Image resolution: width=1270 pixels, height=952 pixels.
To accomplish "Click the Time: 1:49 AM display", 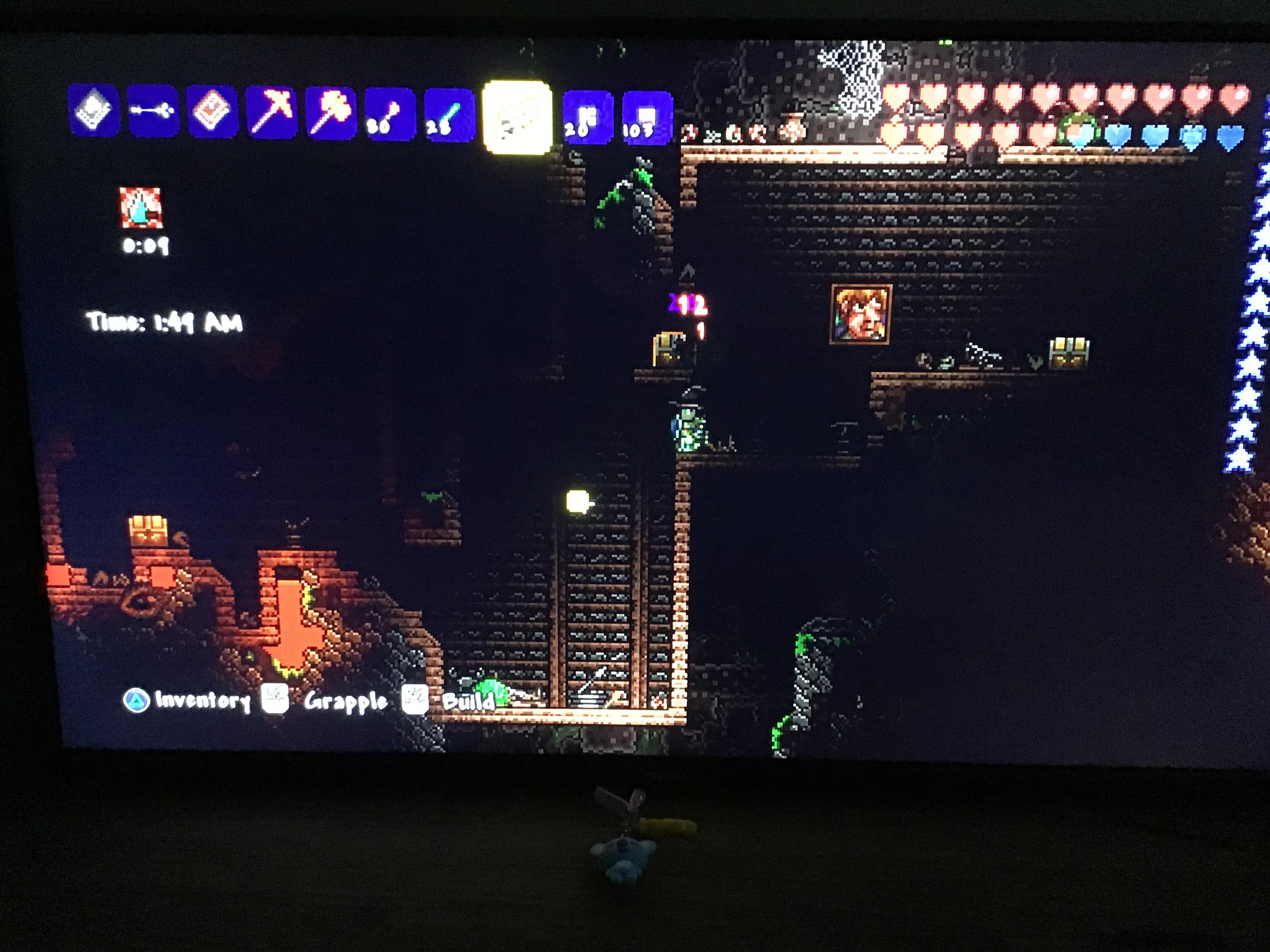I will [x=164, y=322].
